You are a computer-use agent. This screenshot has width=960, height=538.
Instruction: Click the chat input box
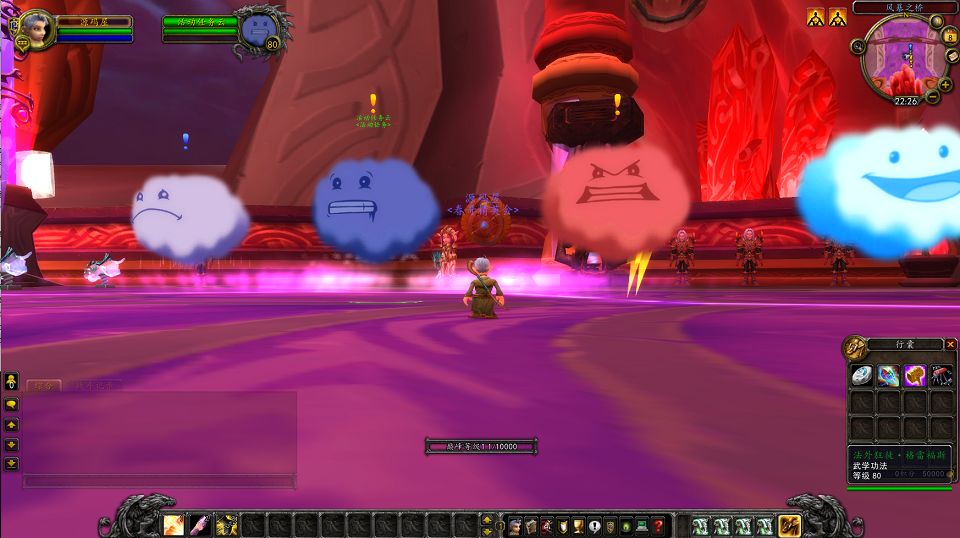click(158, 481)
